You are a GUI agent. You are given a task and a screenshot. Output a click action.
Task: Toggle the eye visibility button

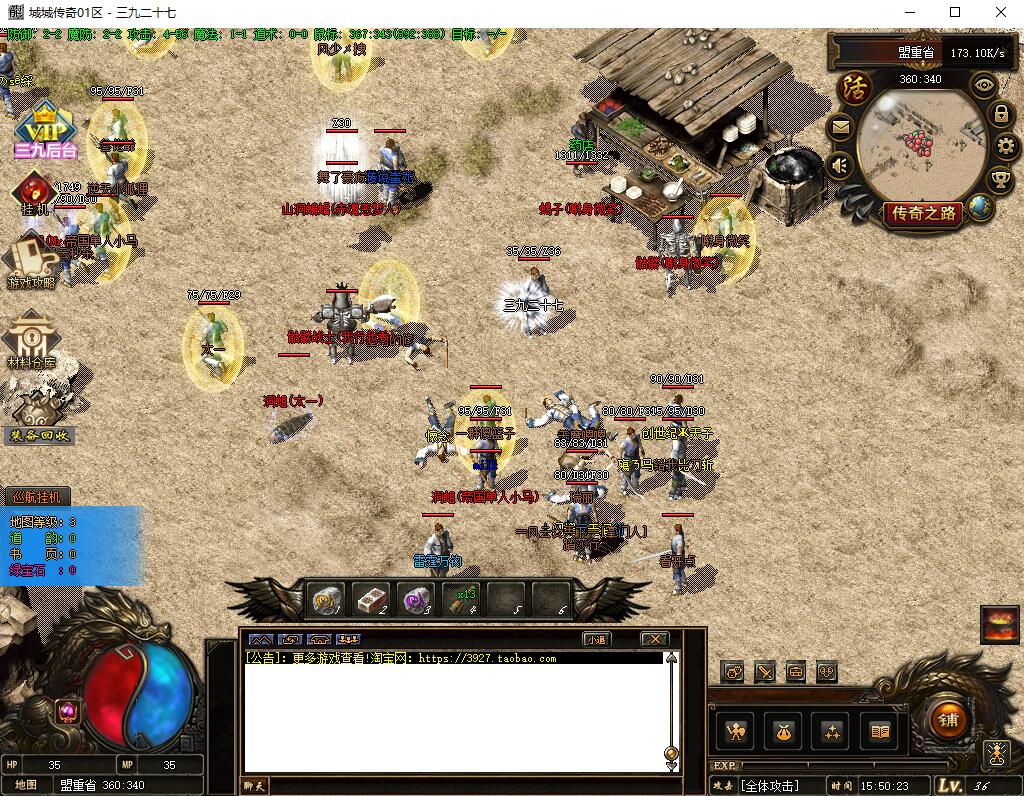(985, 85)
